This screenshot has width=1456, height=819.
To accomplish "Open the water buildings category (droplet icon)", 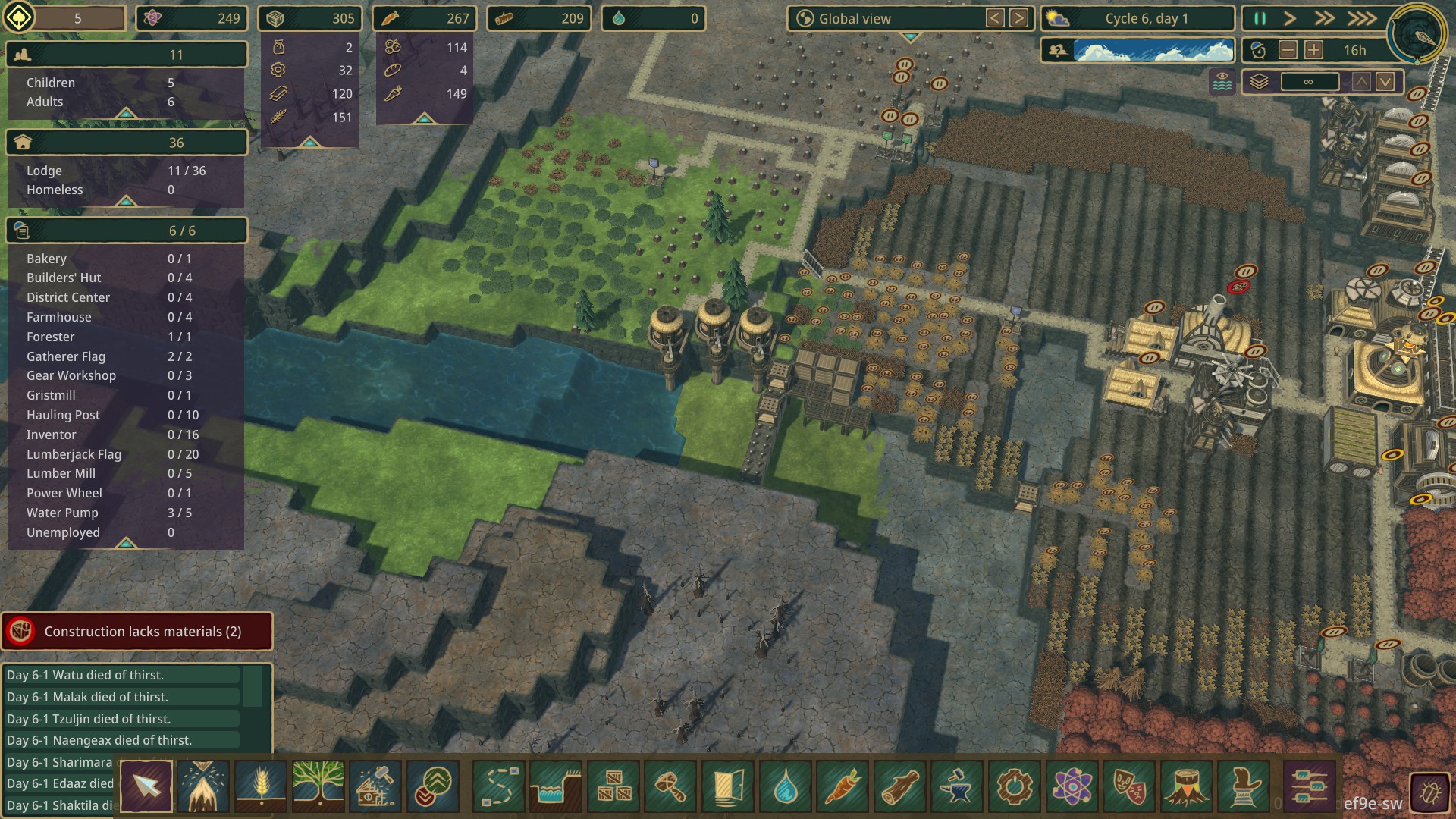I will pos(785,786).
